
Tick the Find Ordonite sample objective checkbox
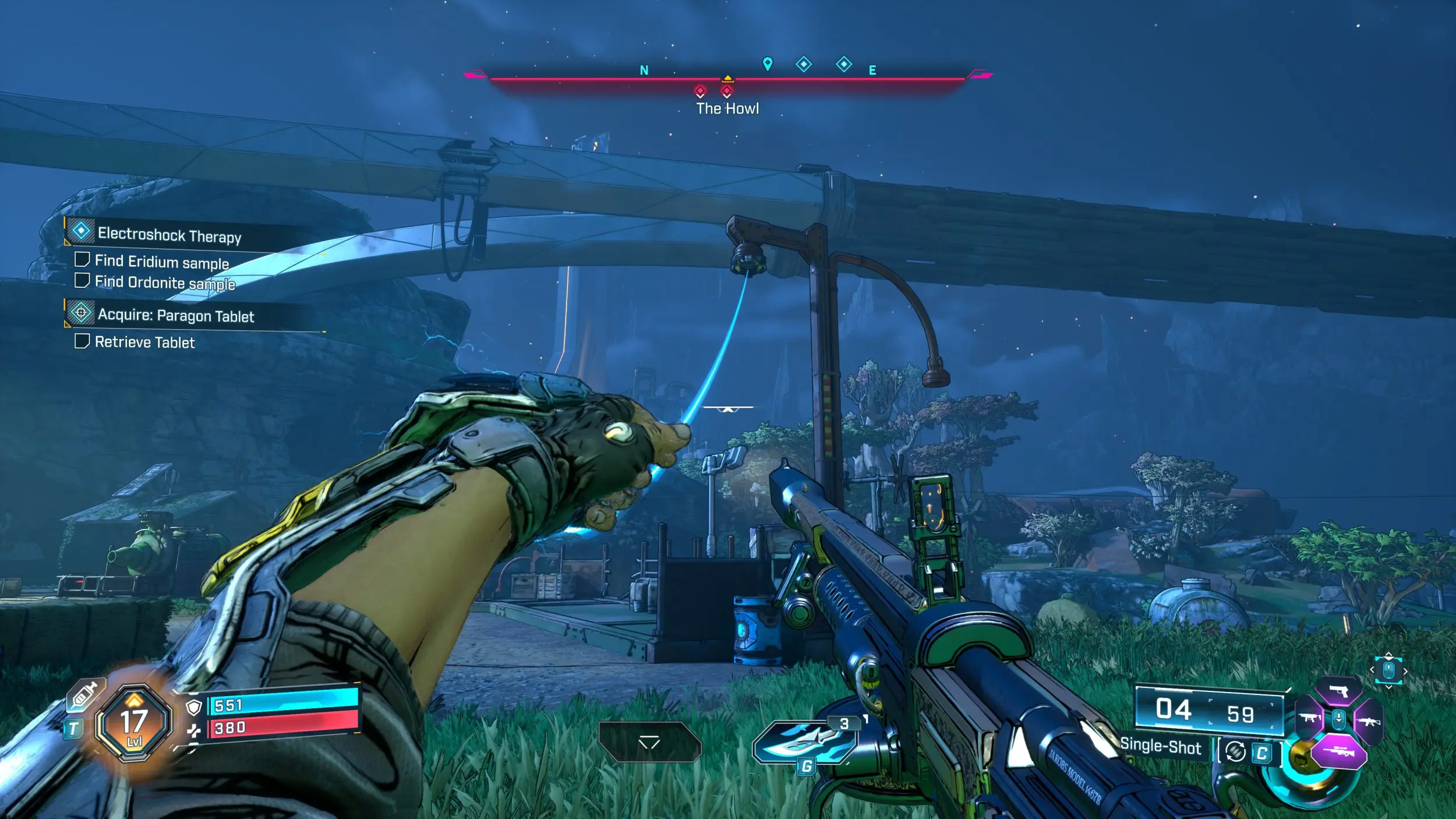82,281
